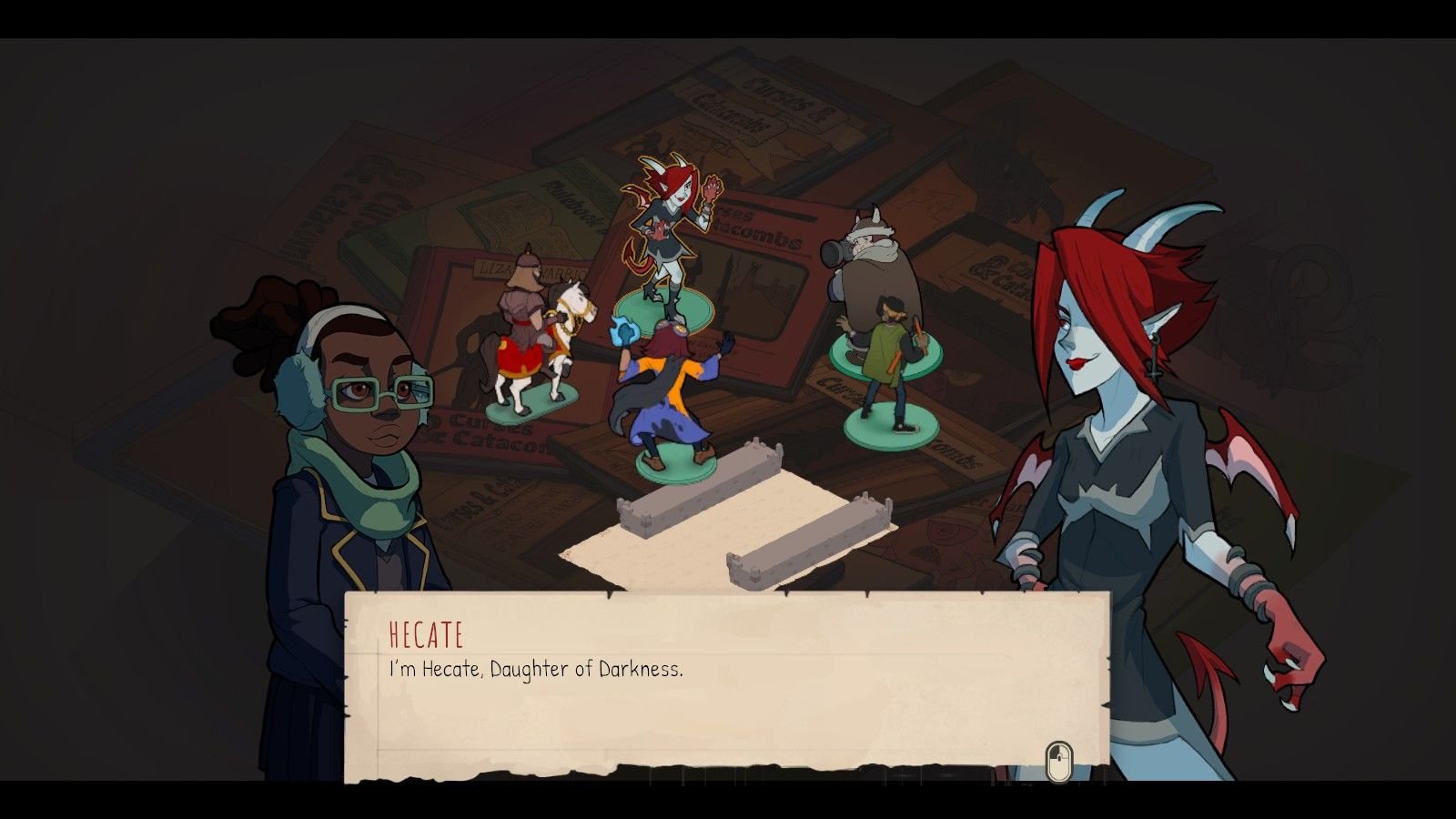This screenshot has width=1456, height=819.
Task: Advance Hecate's dialogue text box
Action: (x=1058, y=761)
